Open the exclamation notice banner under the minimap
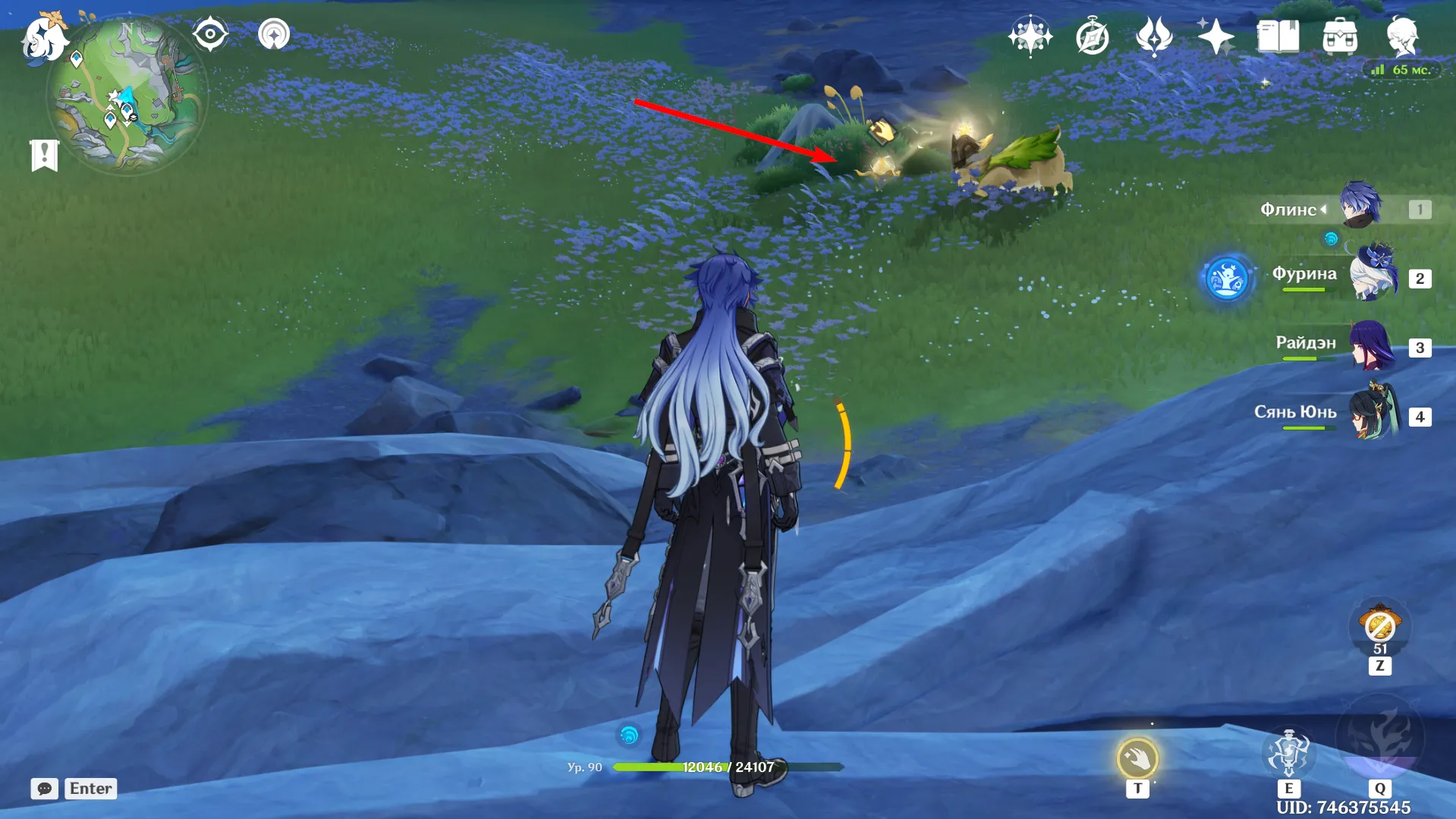1456x819 pixels. tap(46, 153)
